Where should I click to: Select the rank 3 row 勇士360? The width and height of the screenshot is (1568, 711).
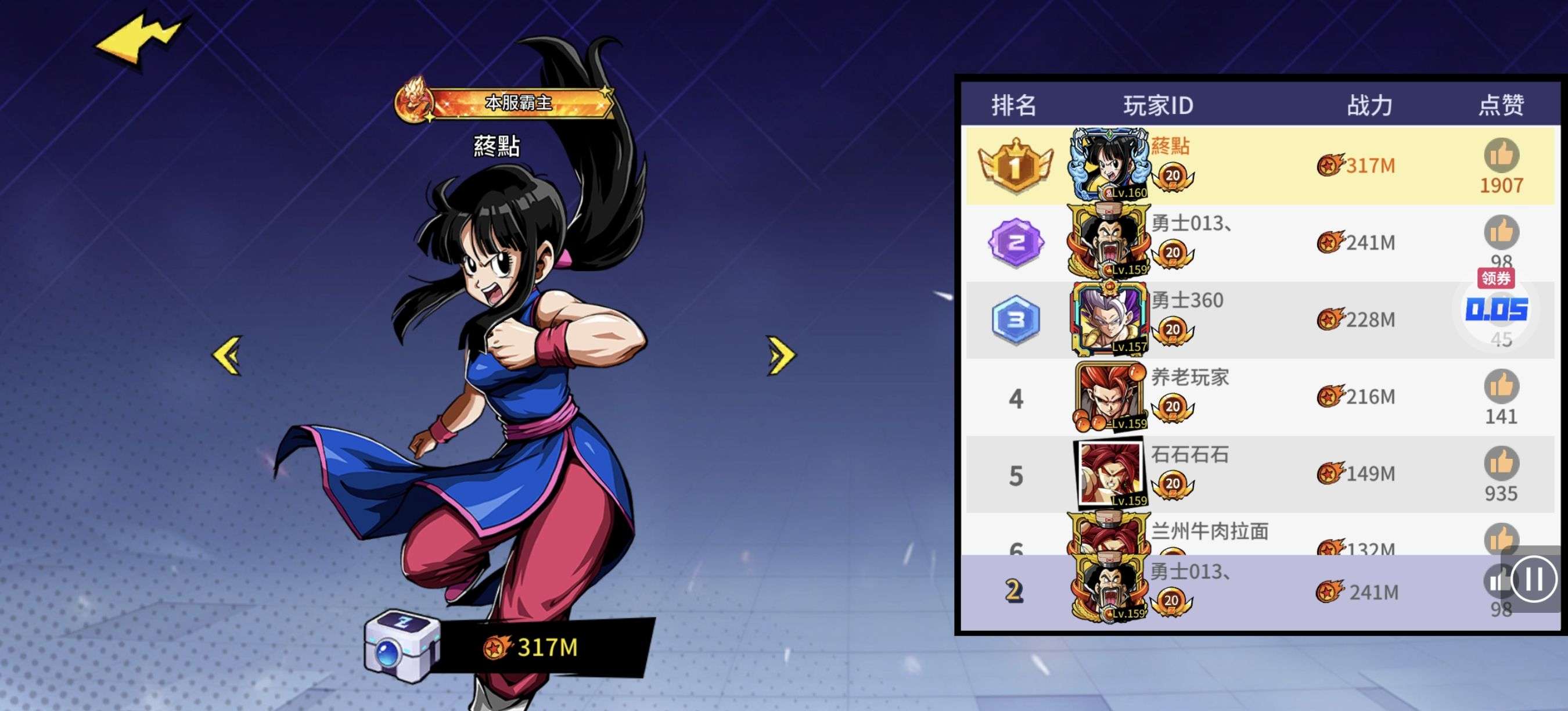coord(1248,319)
